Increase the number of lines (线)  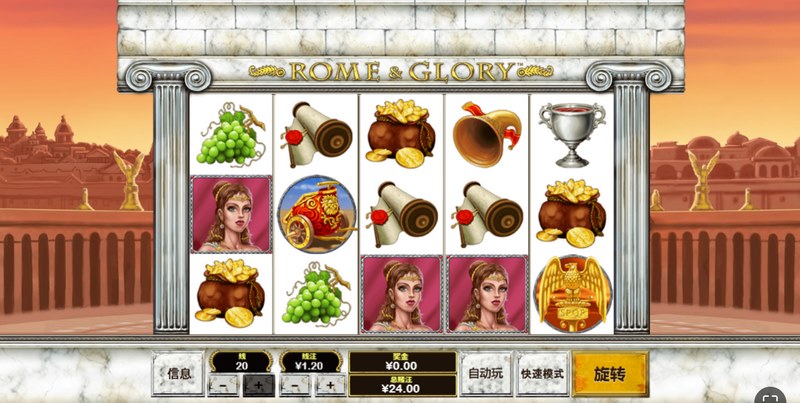(x=258, y=384)
